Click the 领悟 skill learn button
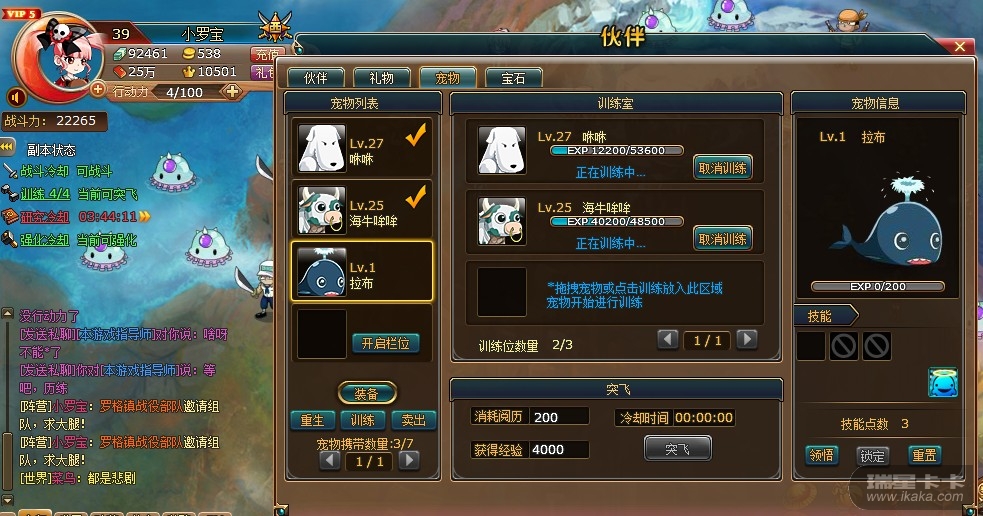 coord(822,455)
